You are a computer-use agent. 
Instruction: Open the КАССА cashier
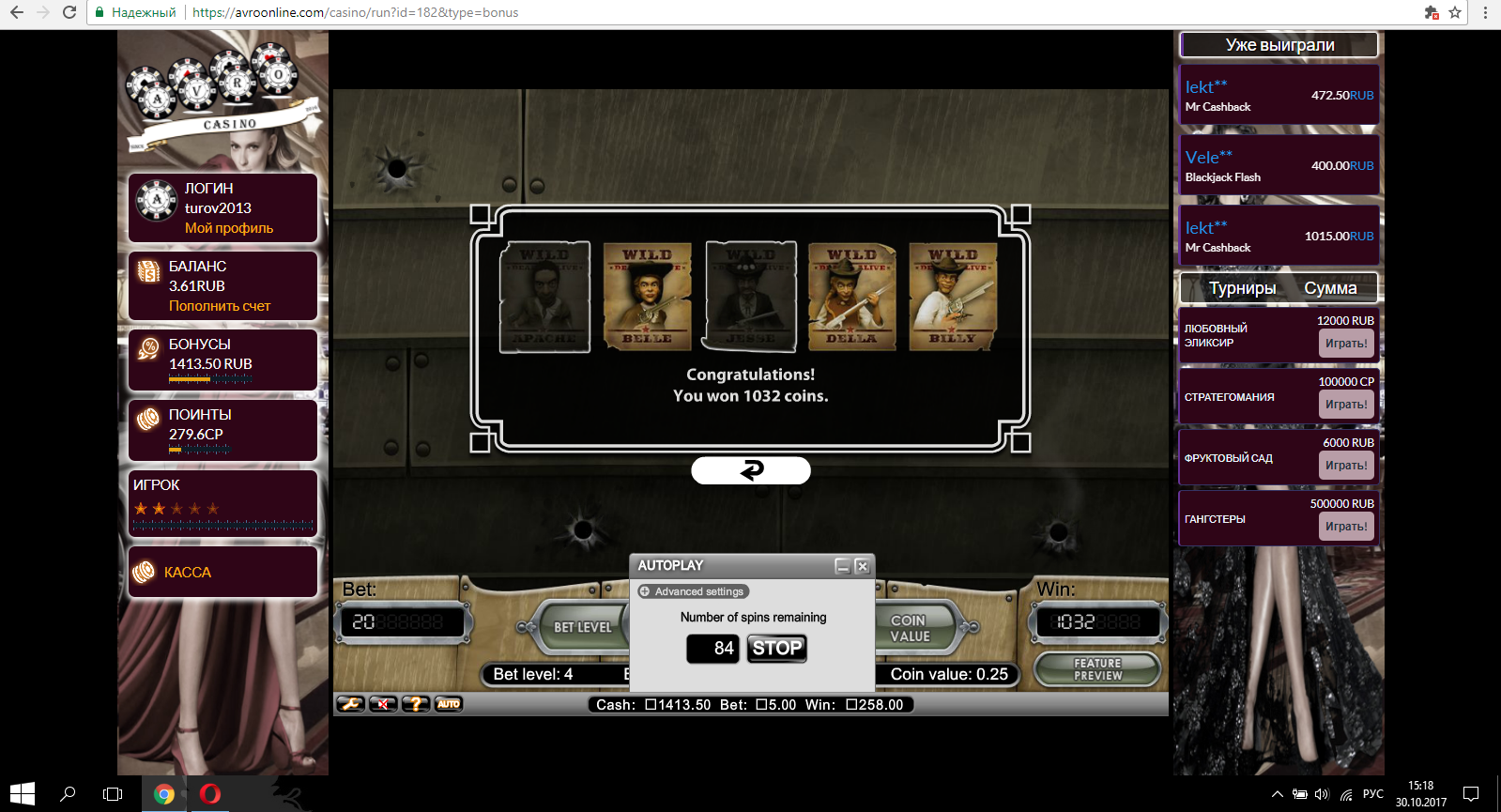188,573
